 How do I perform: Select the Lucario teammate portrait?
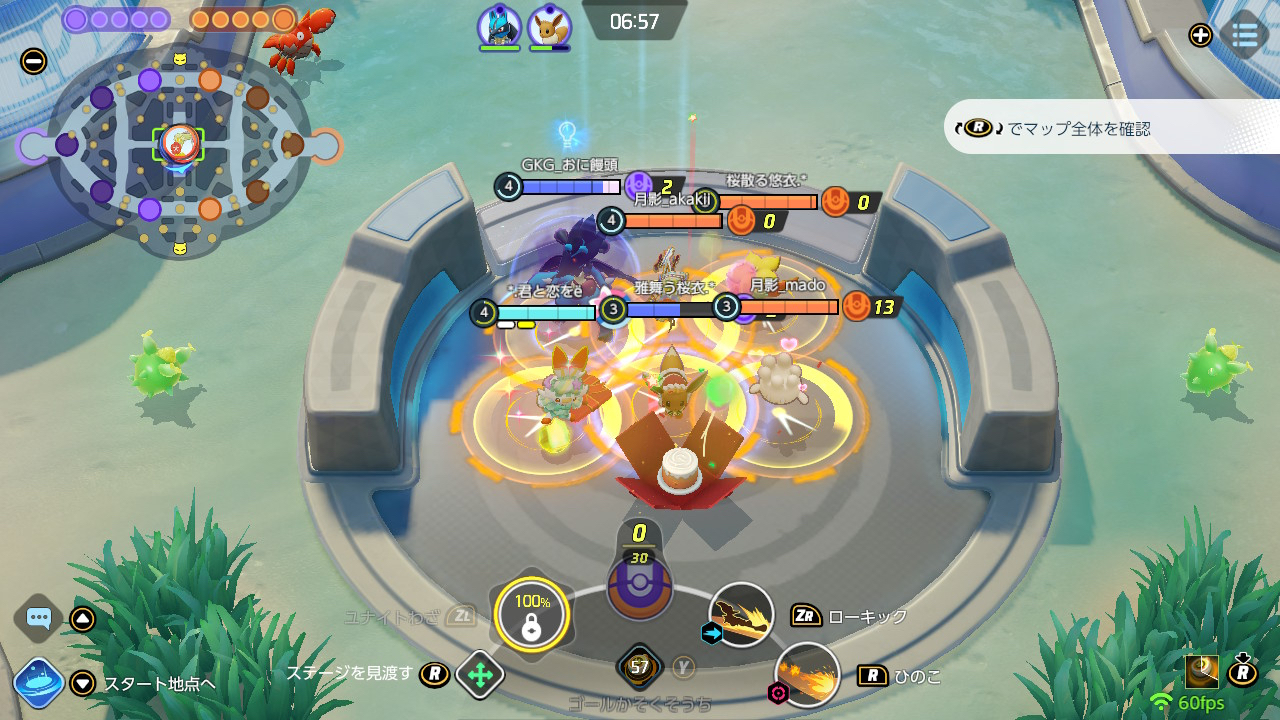tap(499, 26)
